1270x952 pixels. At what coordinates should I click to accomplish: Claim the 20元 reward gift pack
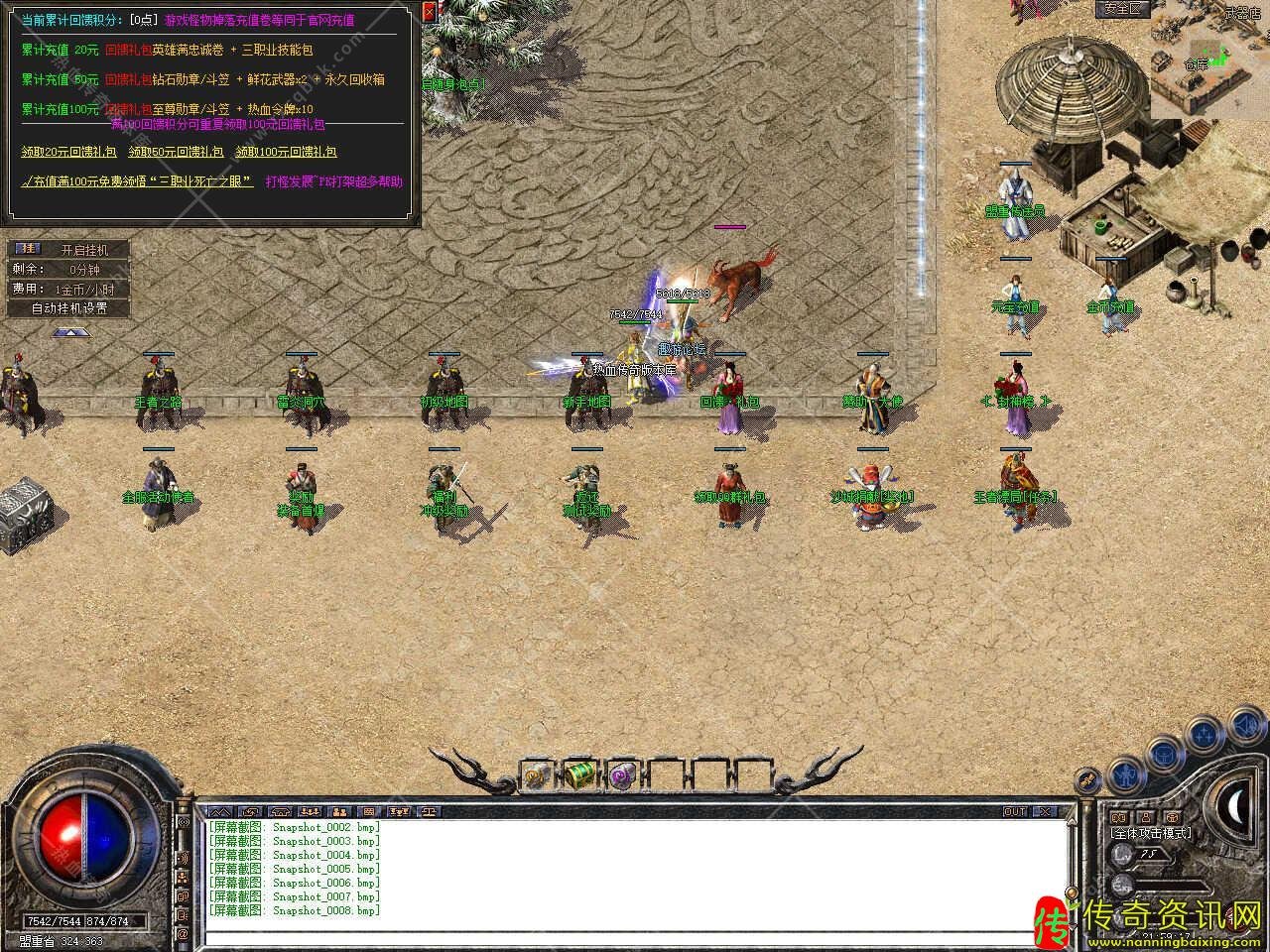click(68, 152)
